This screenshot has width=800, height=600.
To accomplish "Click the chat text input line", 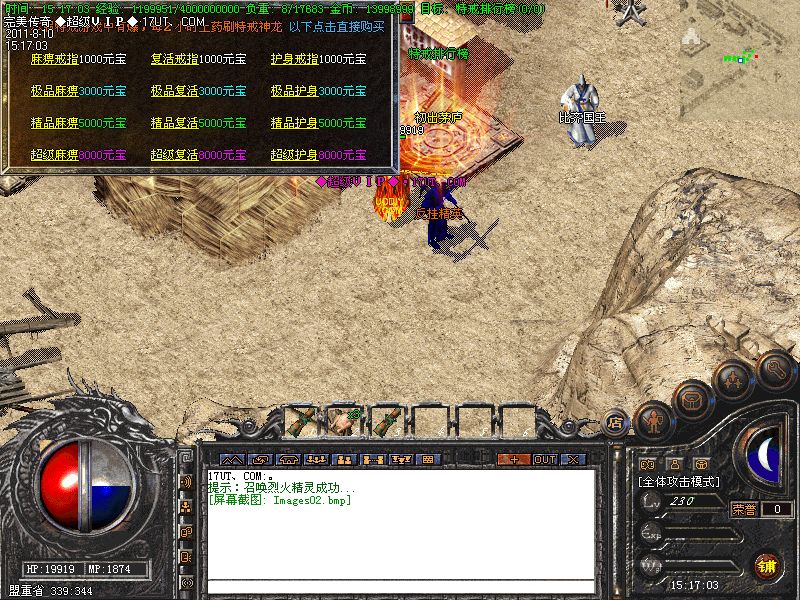I will pos(400,584).
